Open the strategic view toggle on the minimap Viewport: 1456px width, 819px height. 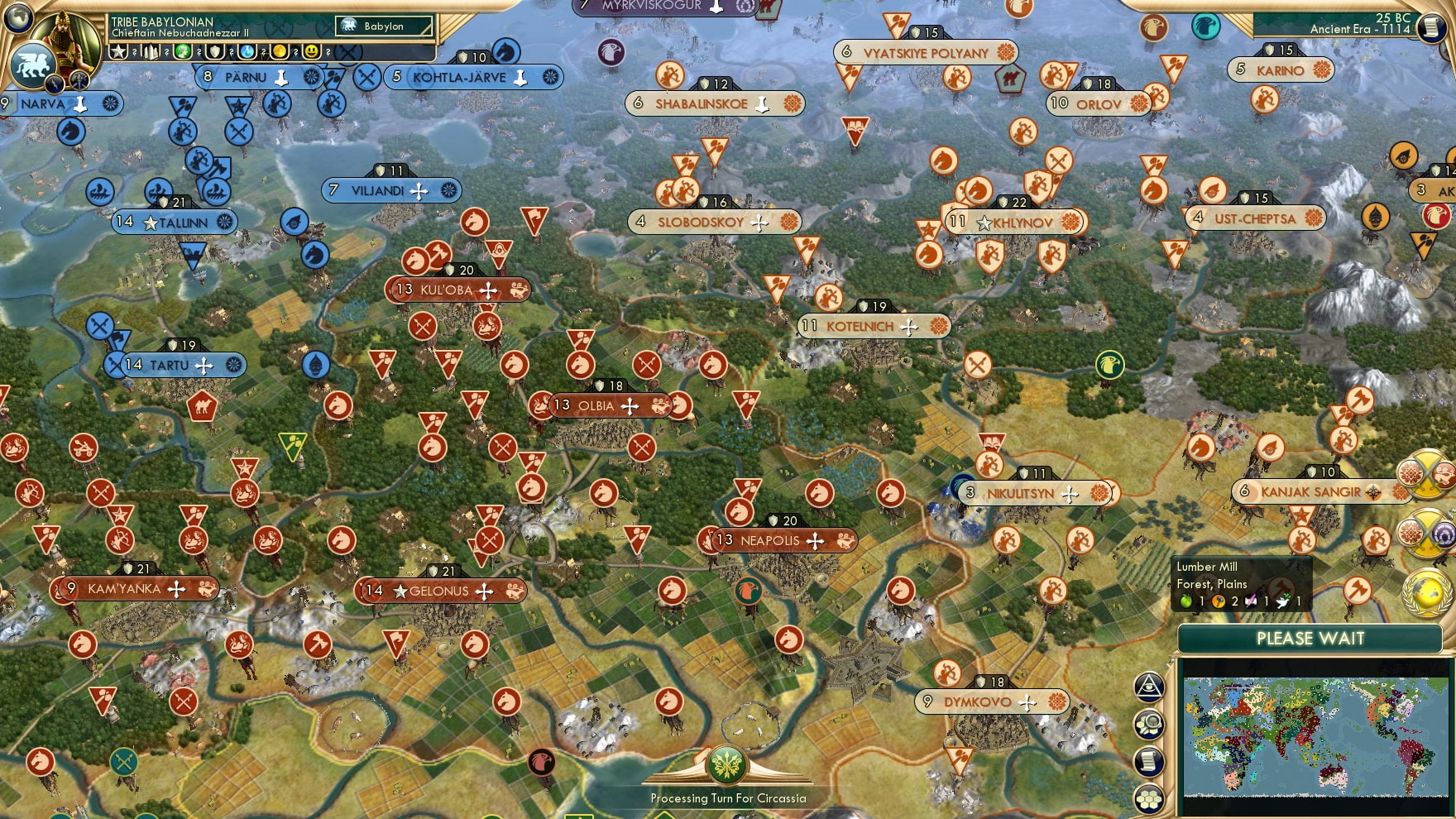pos(1149,687)
